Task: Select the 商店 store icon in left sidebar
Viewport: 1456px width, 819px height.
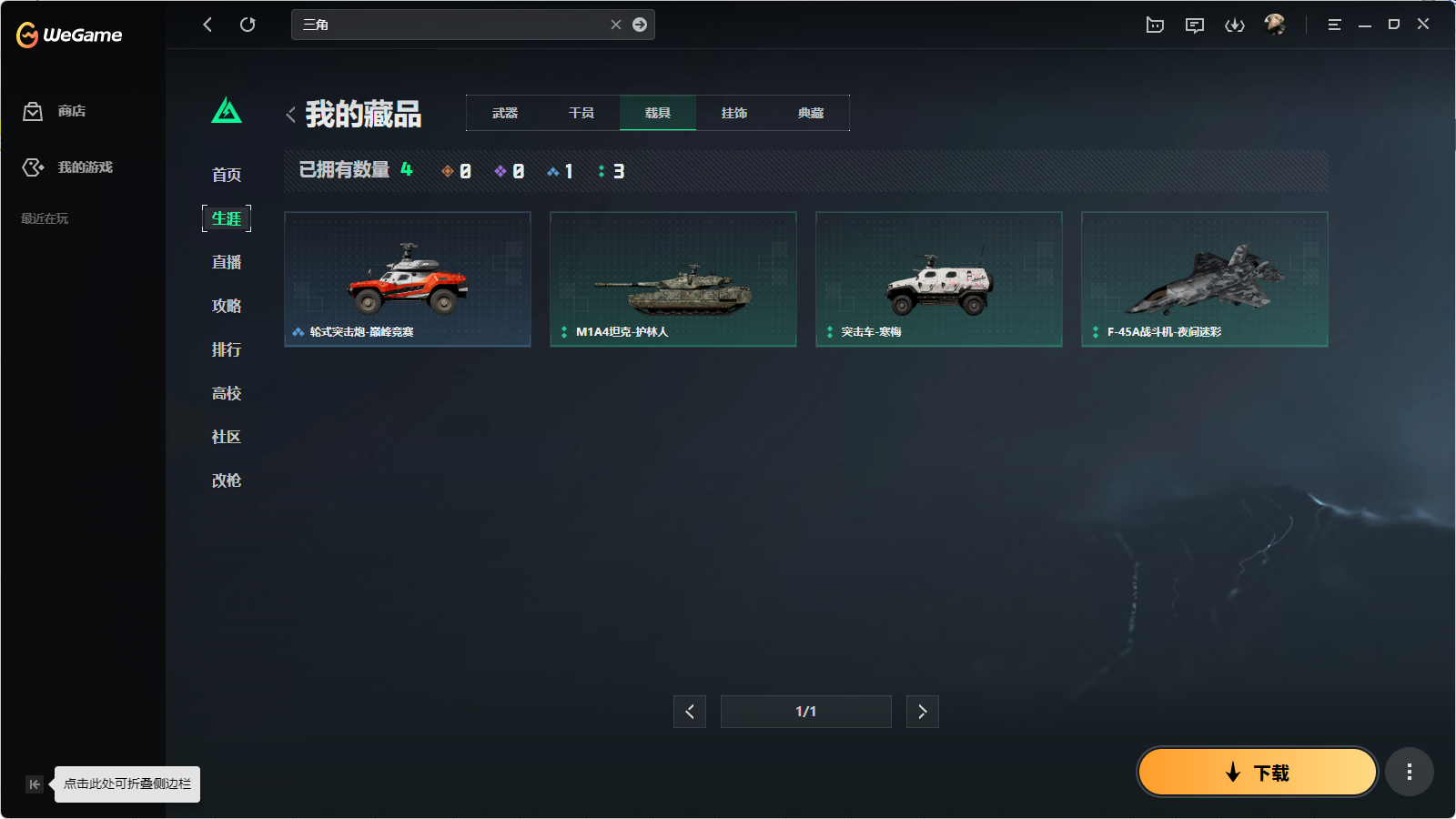Action: point(33,111)
